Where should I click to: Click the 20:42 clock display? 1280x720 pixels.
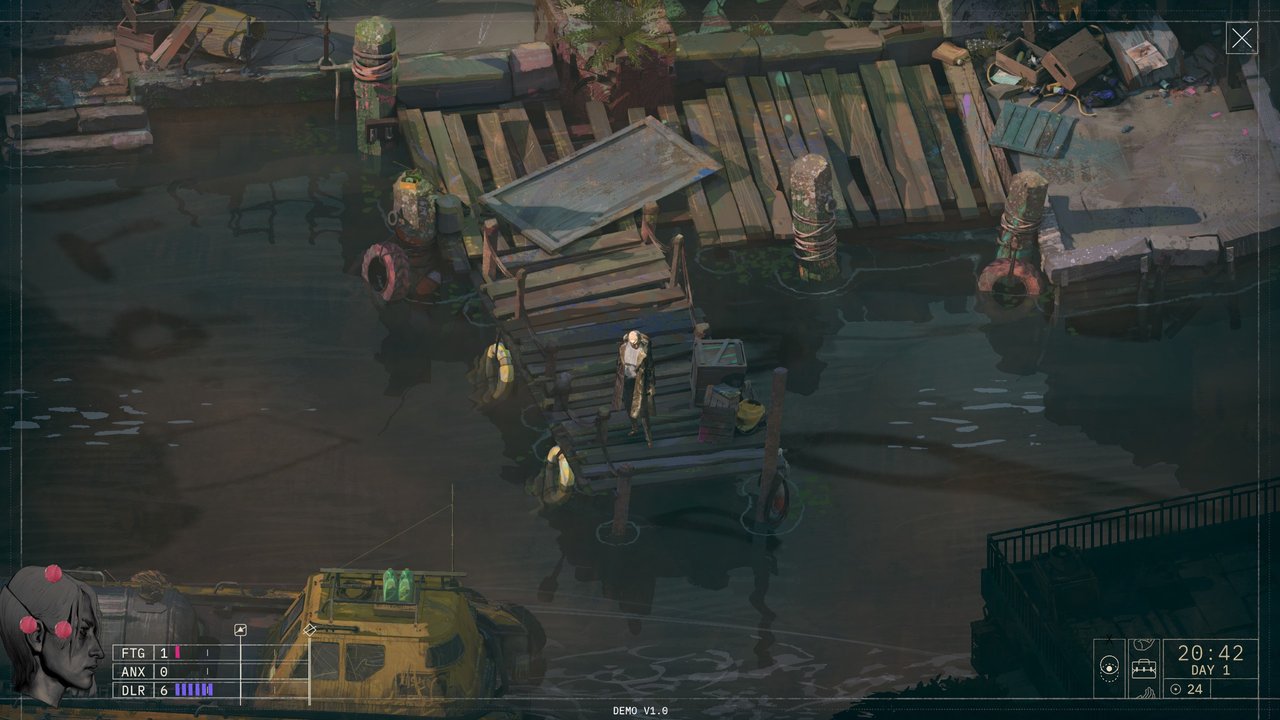[1210, 652]
